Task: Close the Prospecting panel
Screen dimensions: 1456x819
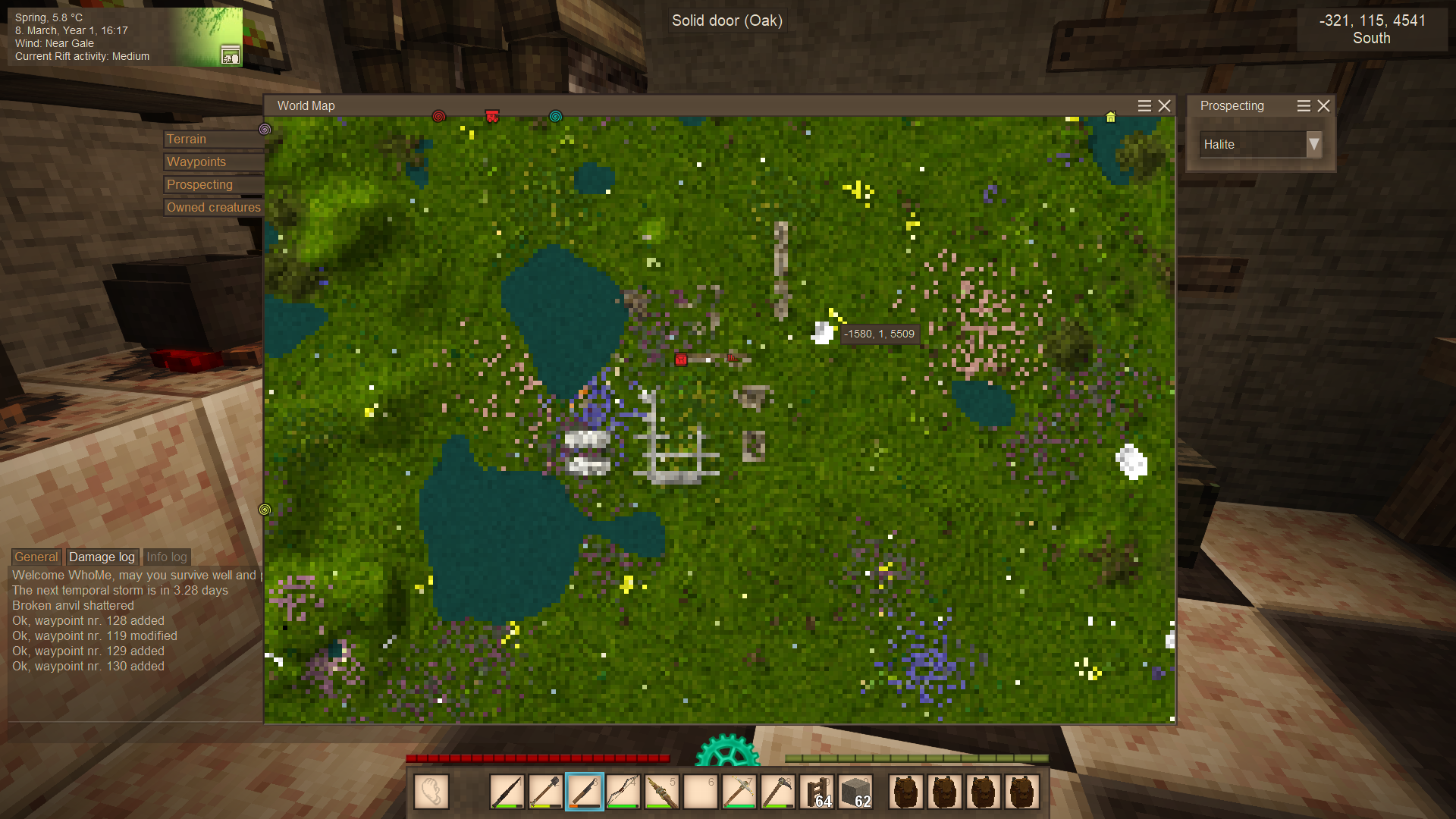Action: point(1324,106)
